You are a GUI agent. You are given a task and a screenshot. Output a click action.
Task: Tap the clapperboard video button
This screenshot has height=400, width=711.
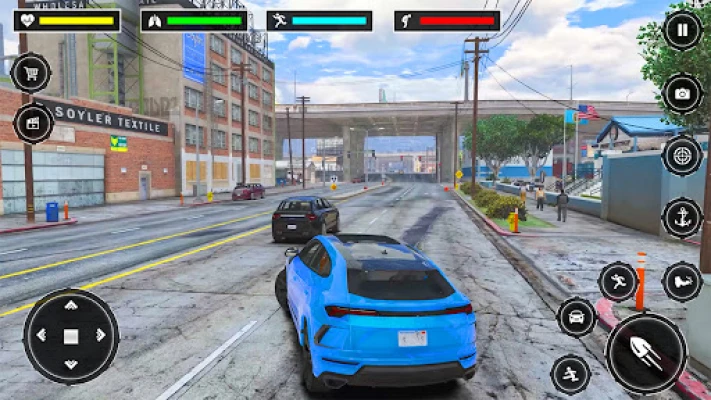[x=33, y=123]
